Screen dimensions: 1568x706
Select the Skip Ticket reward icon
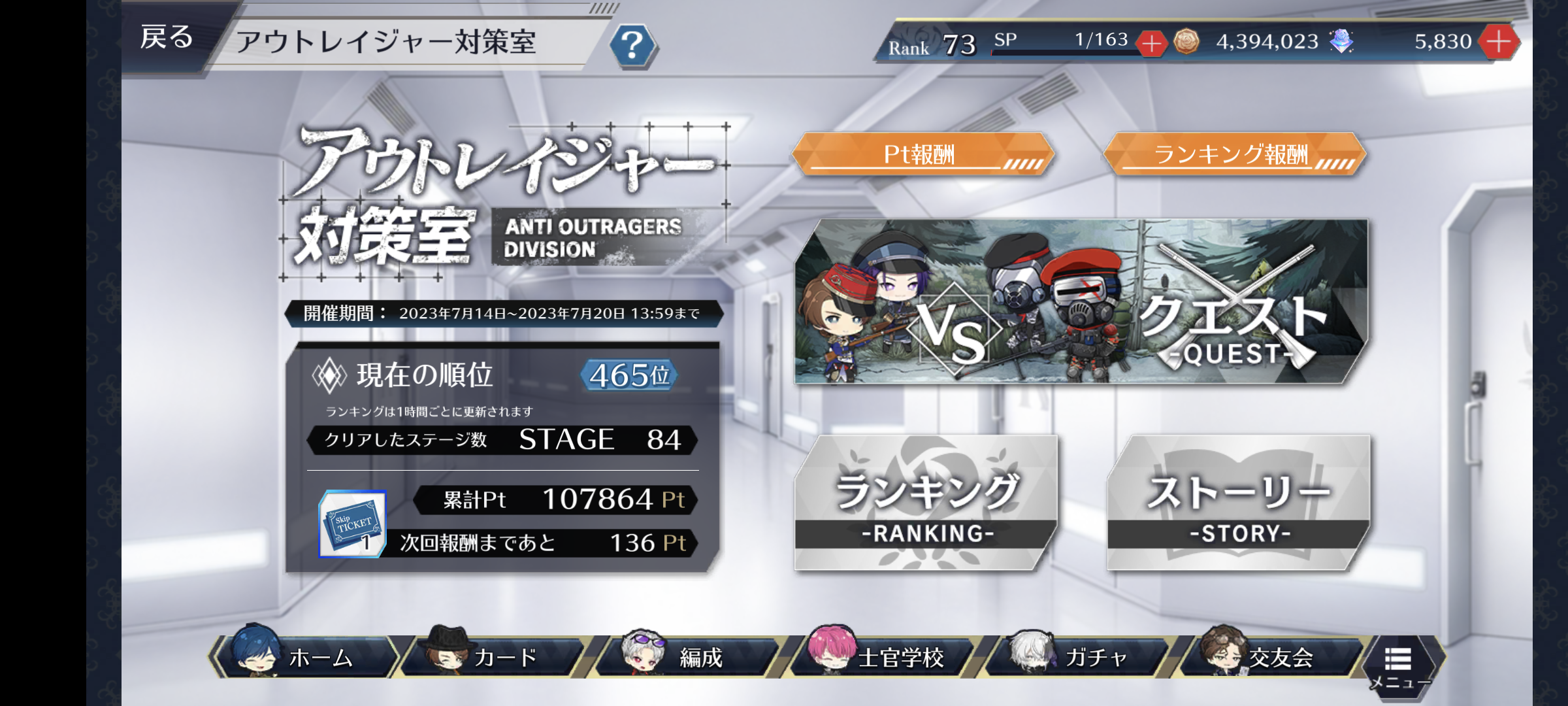pos(353,524)
